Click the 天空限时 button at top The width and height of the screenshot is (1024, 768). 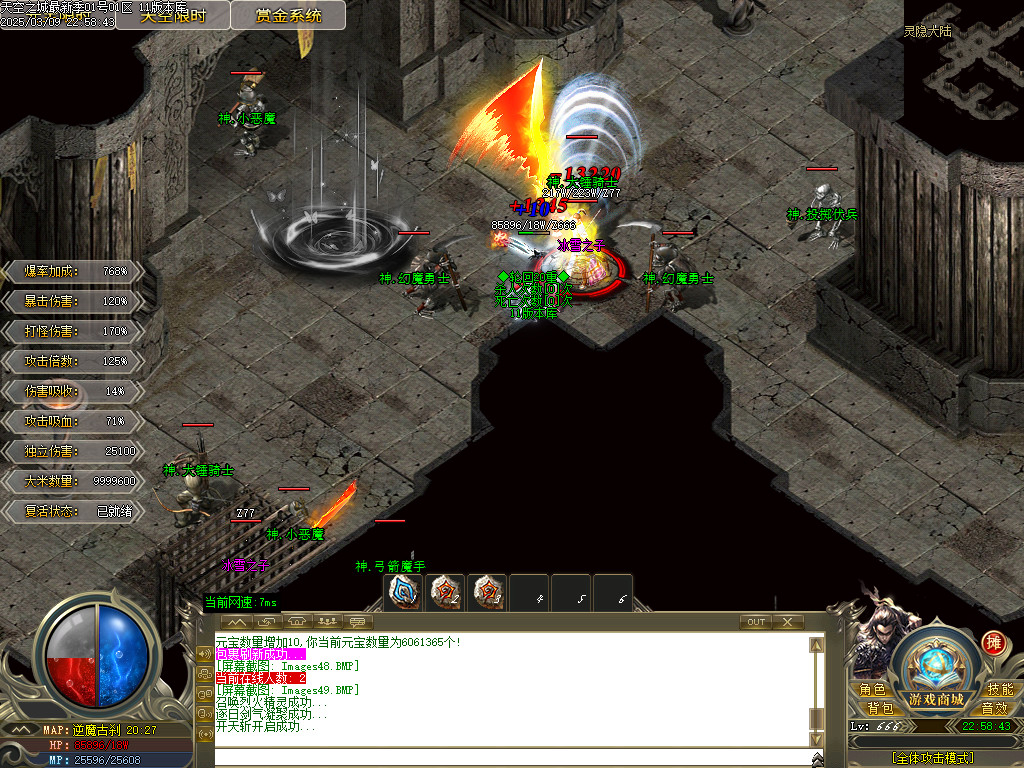click(173, 15)
